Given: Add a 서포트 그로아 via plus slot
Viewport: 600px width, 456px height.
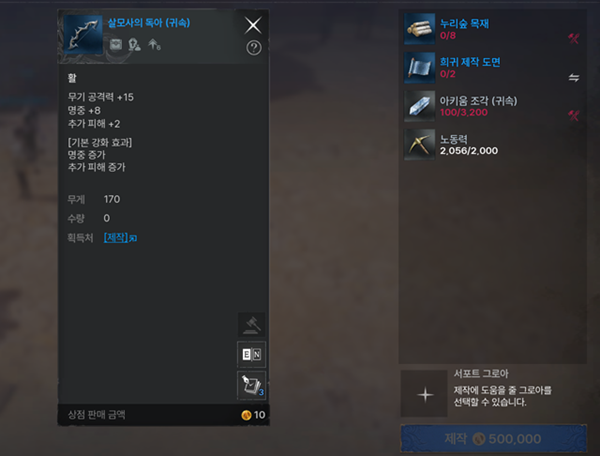Looking at the screenshot, I should coord(425,393).
